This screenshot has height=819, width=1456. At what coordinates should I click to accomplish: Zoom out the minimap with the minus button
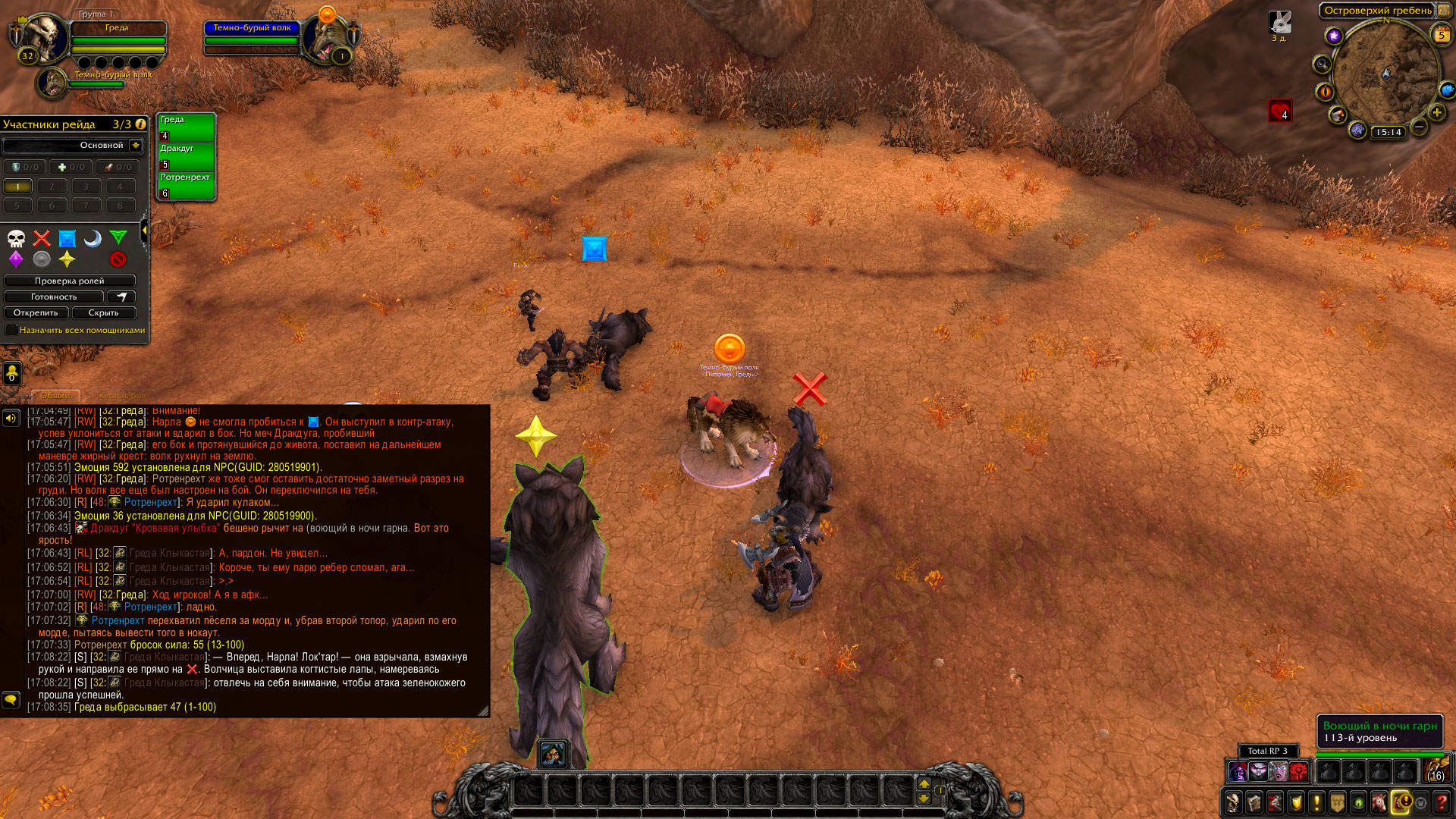(x=1419, y=127)
